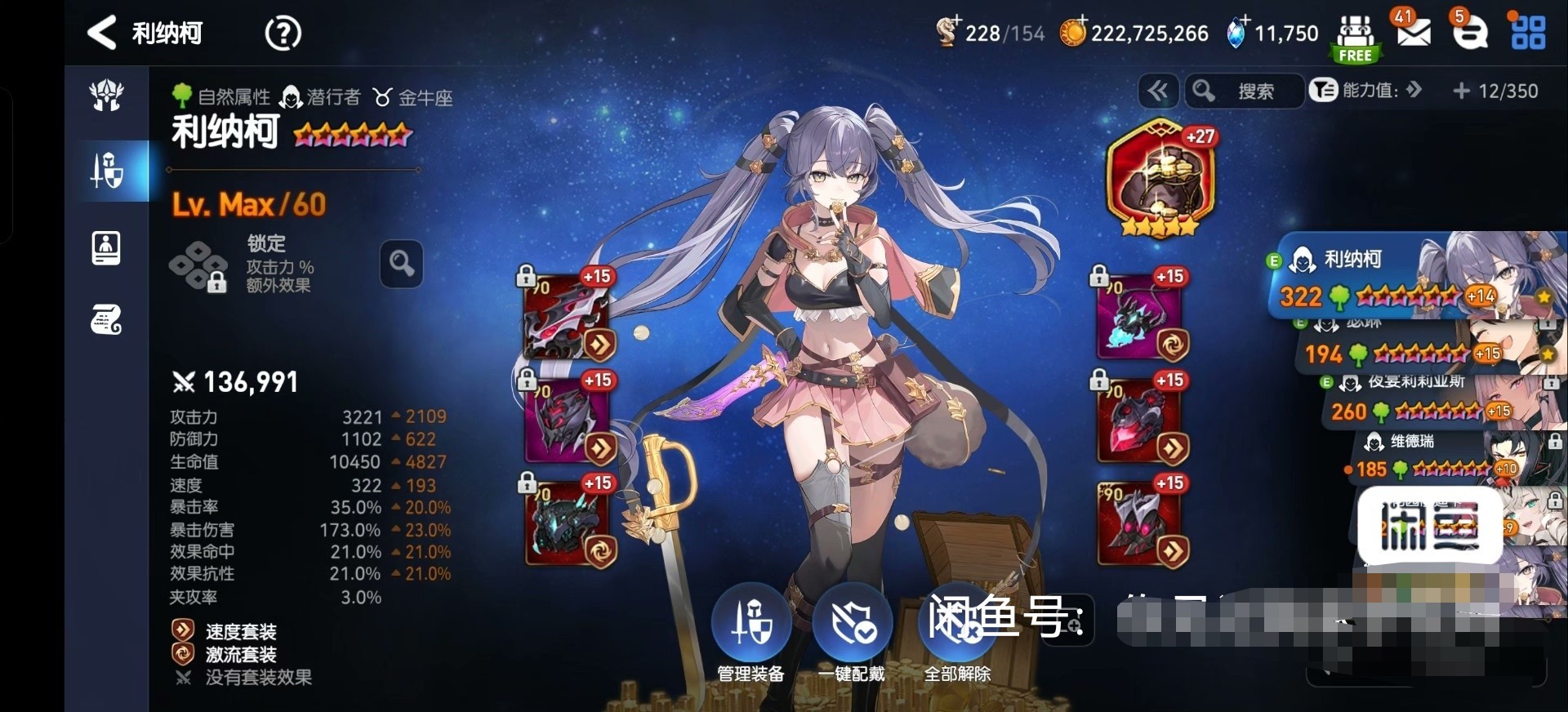The image size is (1568, 712).
Task: Select the equipped weapon slot
Action: (567, 318)
